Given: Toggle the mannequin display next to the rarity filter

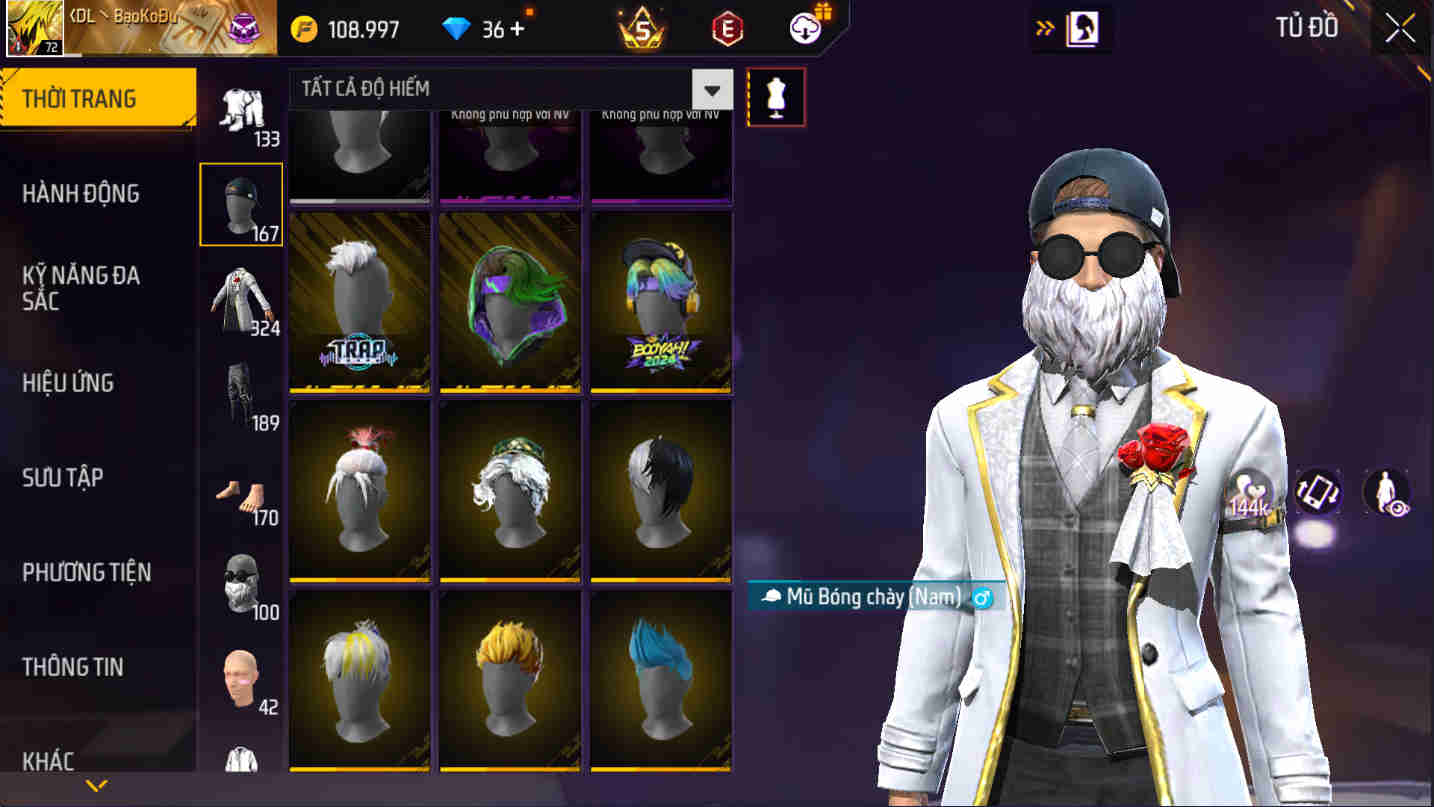Looking at the screenshot, I should [x=777, y=96].
